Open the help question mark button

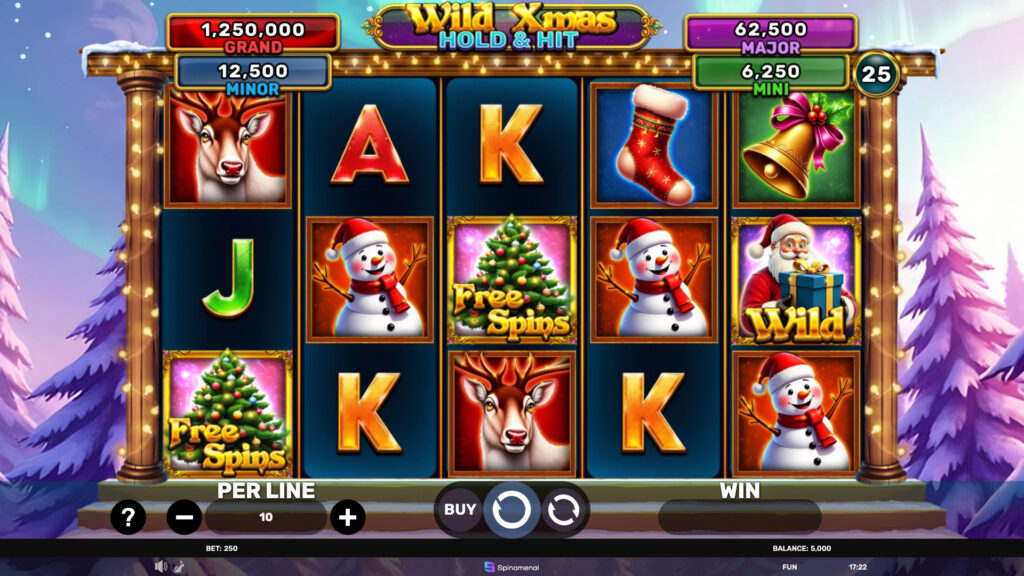(x=128, y=517)
